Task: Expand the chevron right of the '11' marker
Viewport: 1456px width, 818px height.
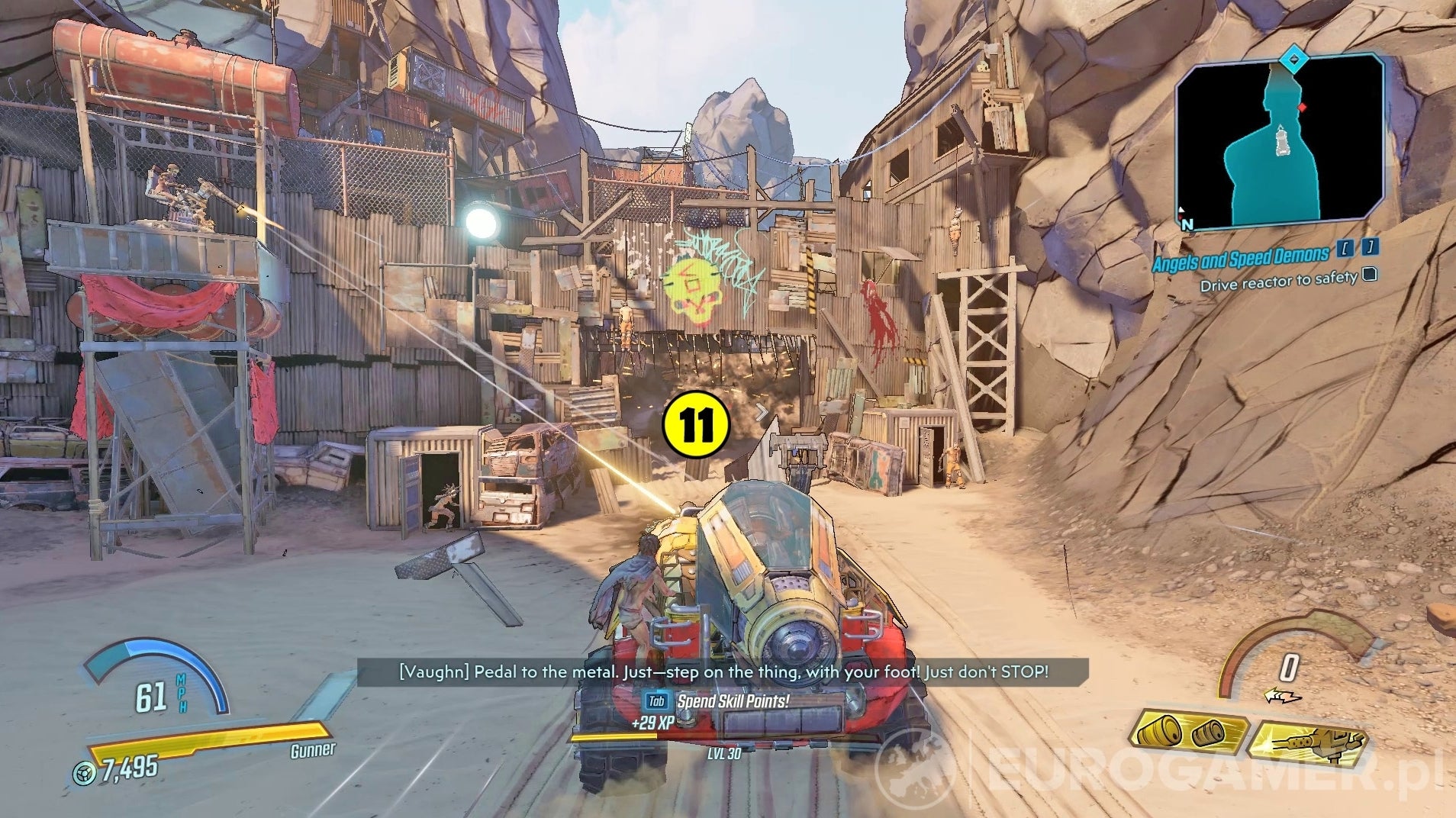Action: tap(762, 412)
